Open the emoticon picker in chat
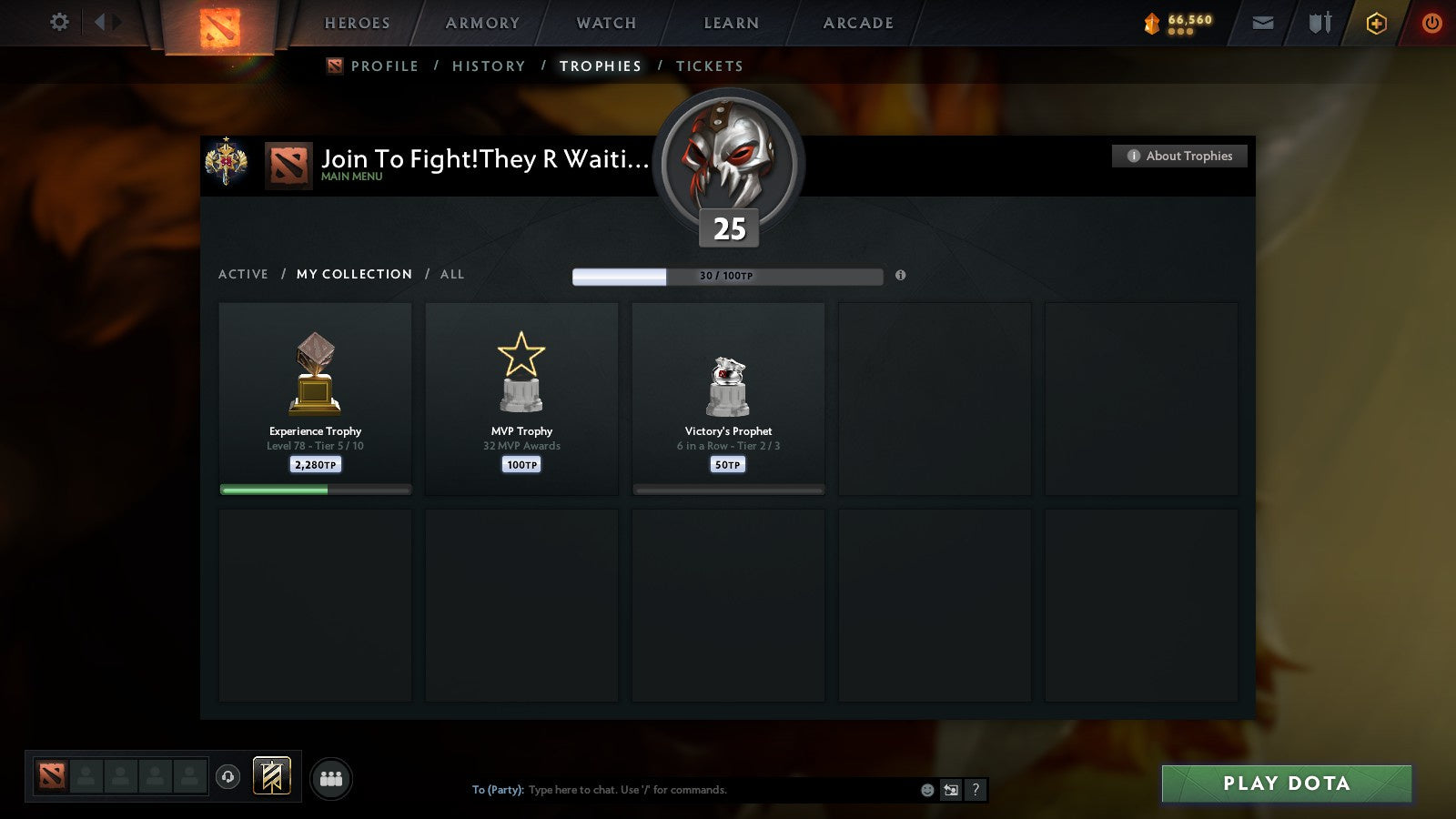The image size is (1456, 819). pyautogui.click(x=928, y=791)
